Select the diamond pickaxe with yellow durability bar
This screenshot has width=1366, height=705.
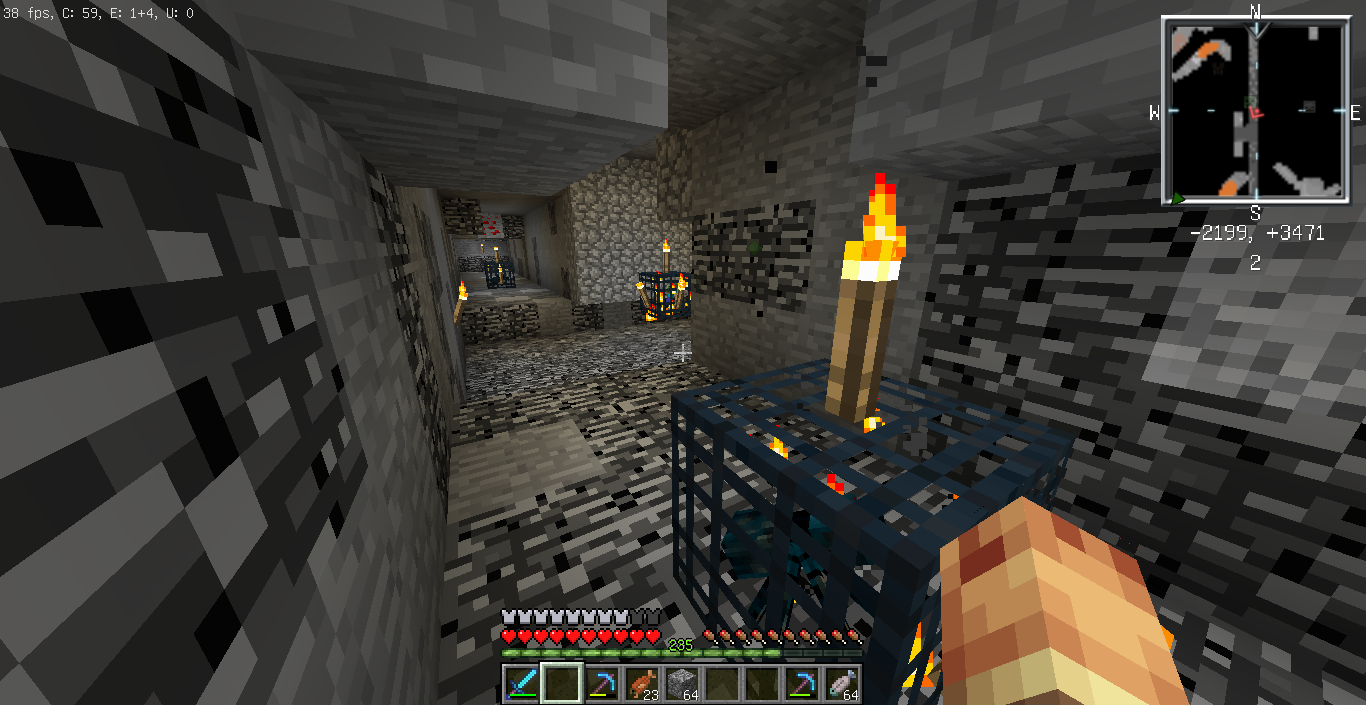coord(601,683)
